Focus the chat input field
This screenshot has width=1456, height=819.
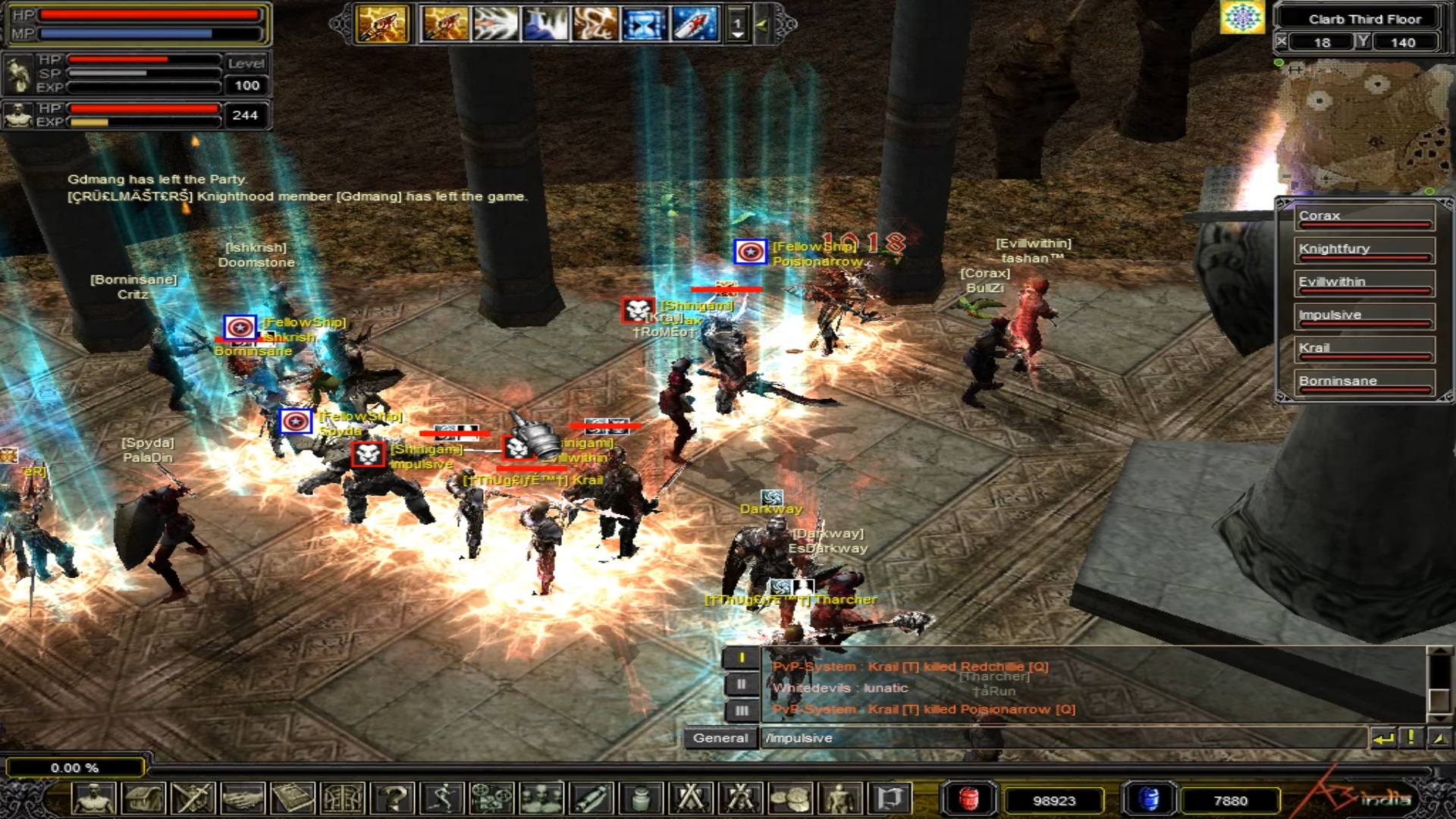pyautogui.click(x=1062, y=738)
